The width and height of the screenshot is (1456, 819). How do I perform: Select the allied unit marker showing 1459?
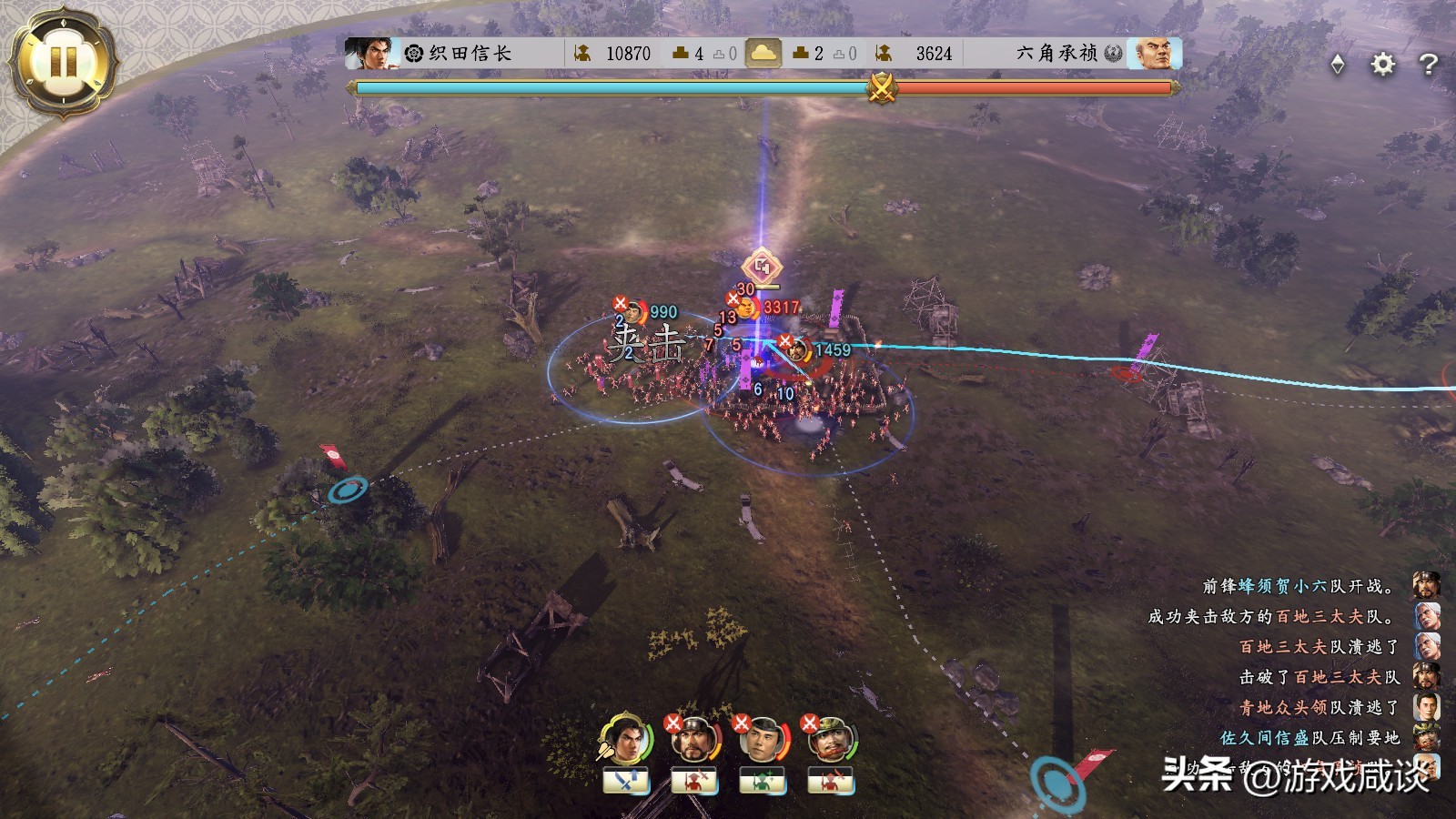click(x=798, y=350)
